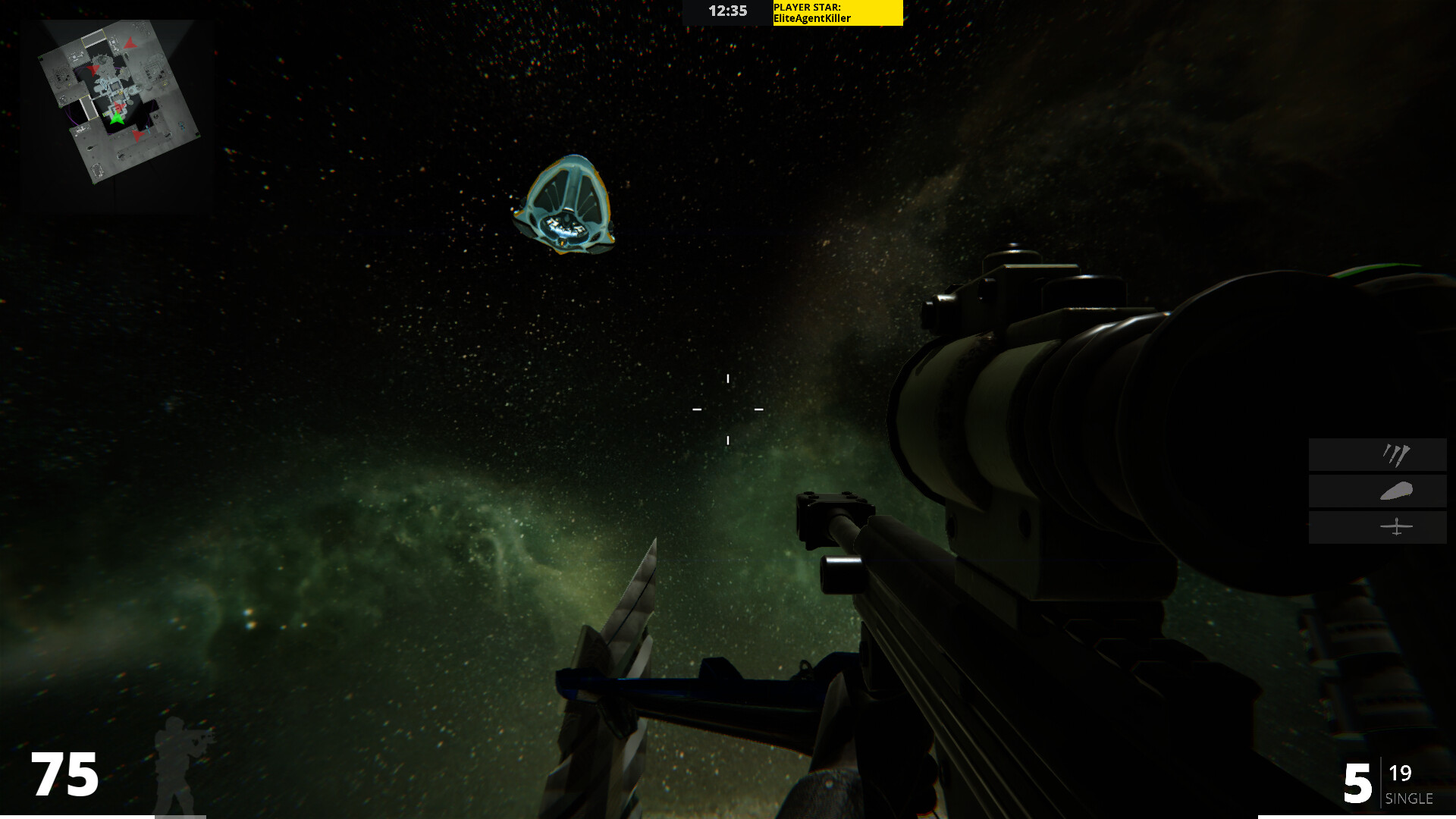
Task: Click the EliteAgentKiller name in the yellow banner
Action: coord(811,18)
